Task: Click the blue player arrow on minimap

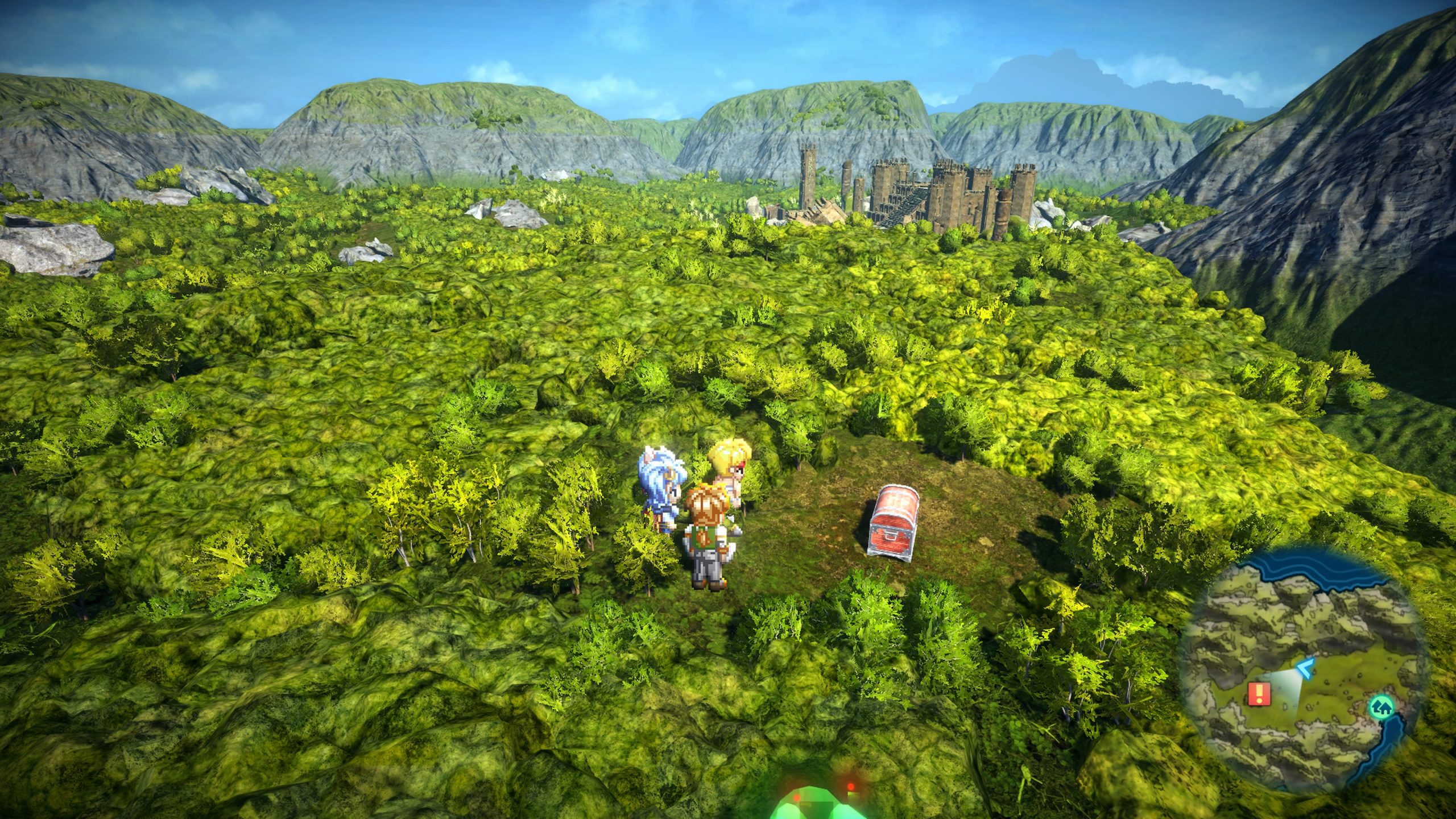Action: [1305, 669]
